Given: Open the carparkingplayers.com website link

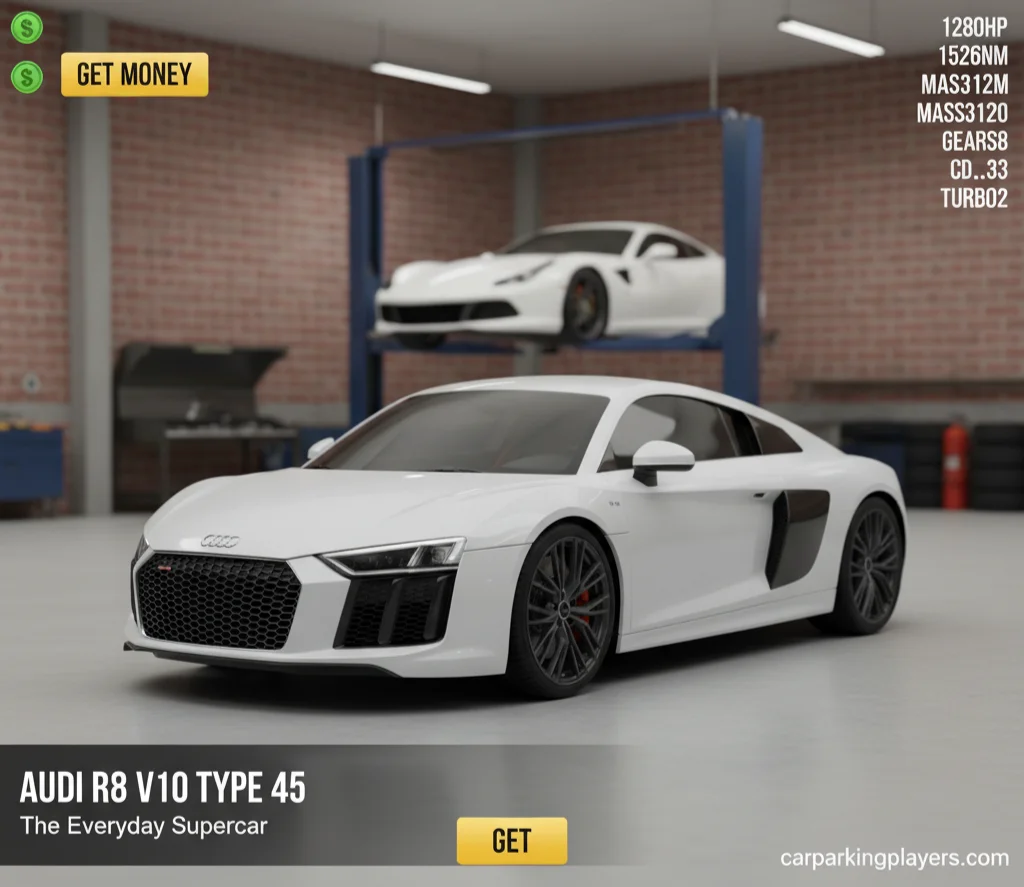Looking at the screenshot, I should (x=893, y=858).
